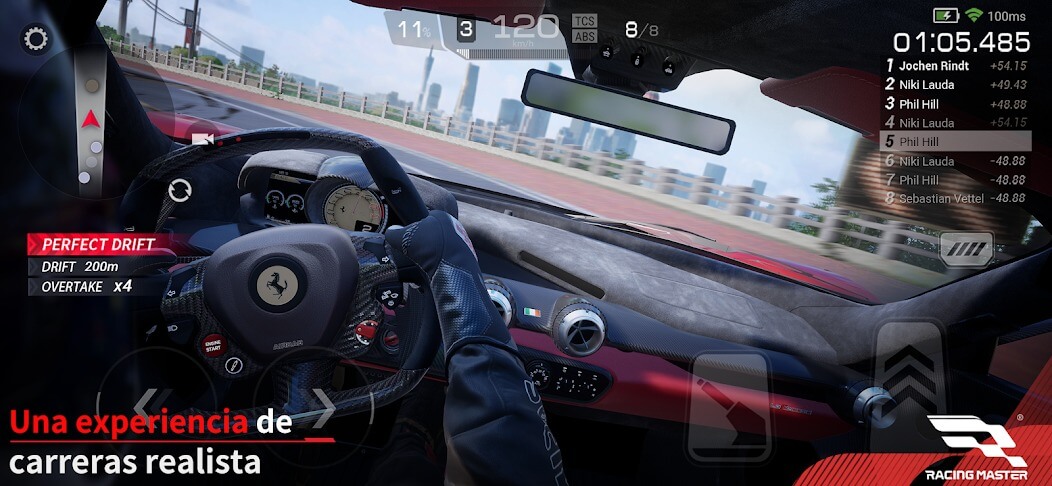
Task: Switch the camera view with the camera icon
Action: click(x=204, y=139)
